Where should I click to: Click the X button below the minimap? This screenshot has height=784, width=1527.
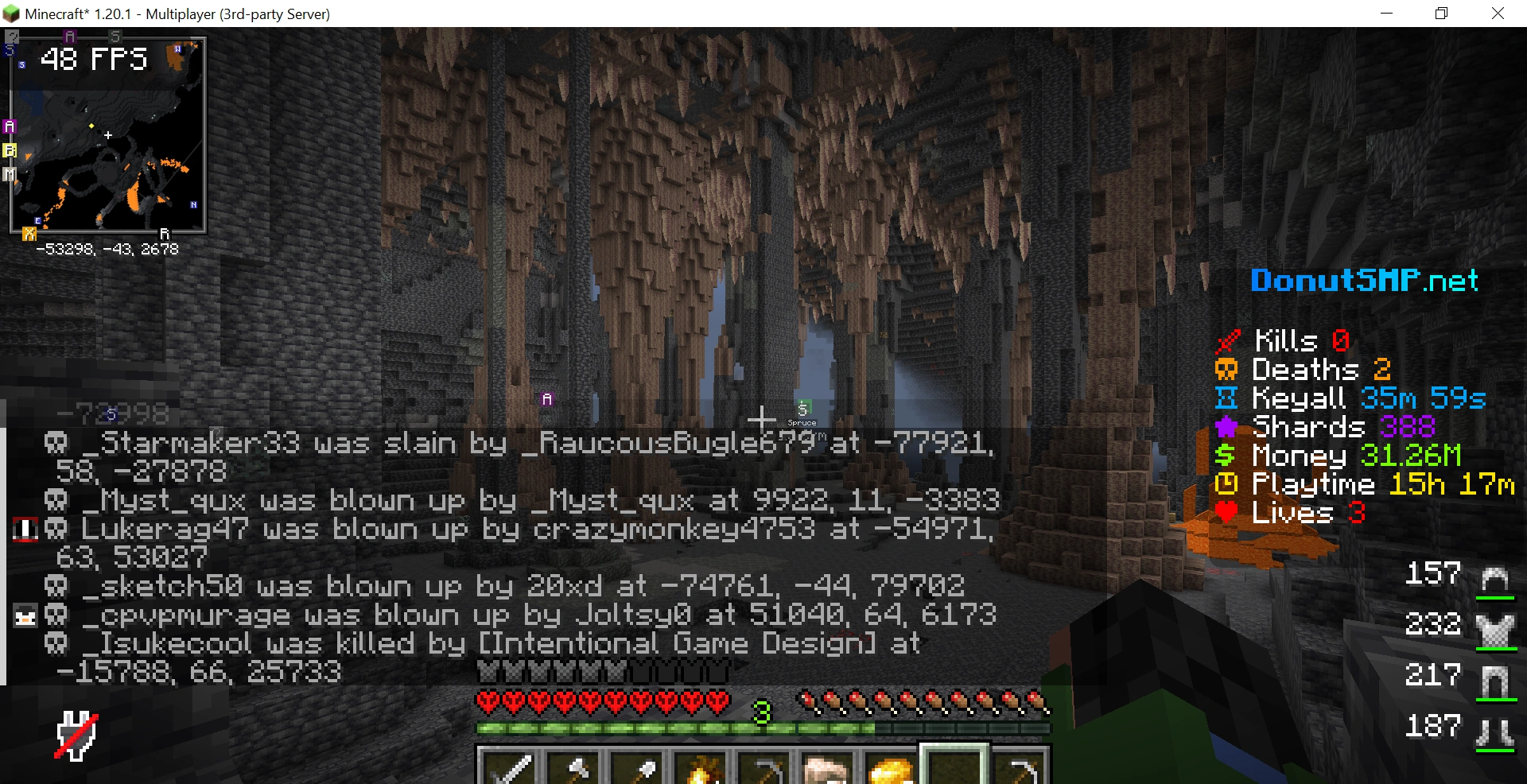(29, 234)
